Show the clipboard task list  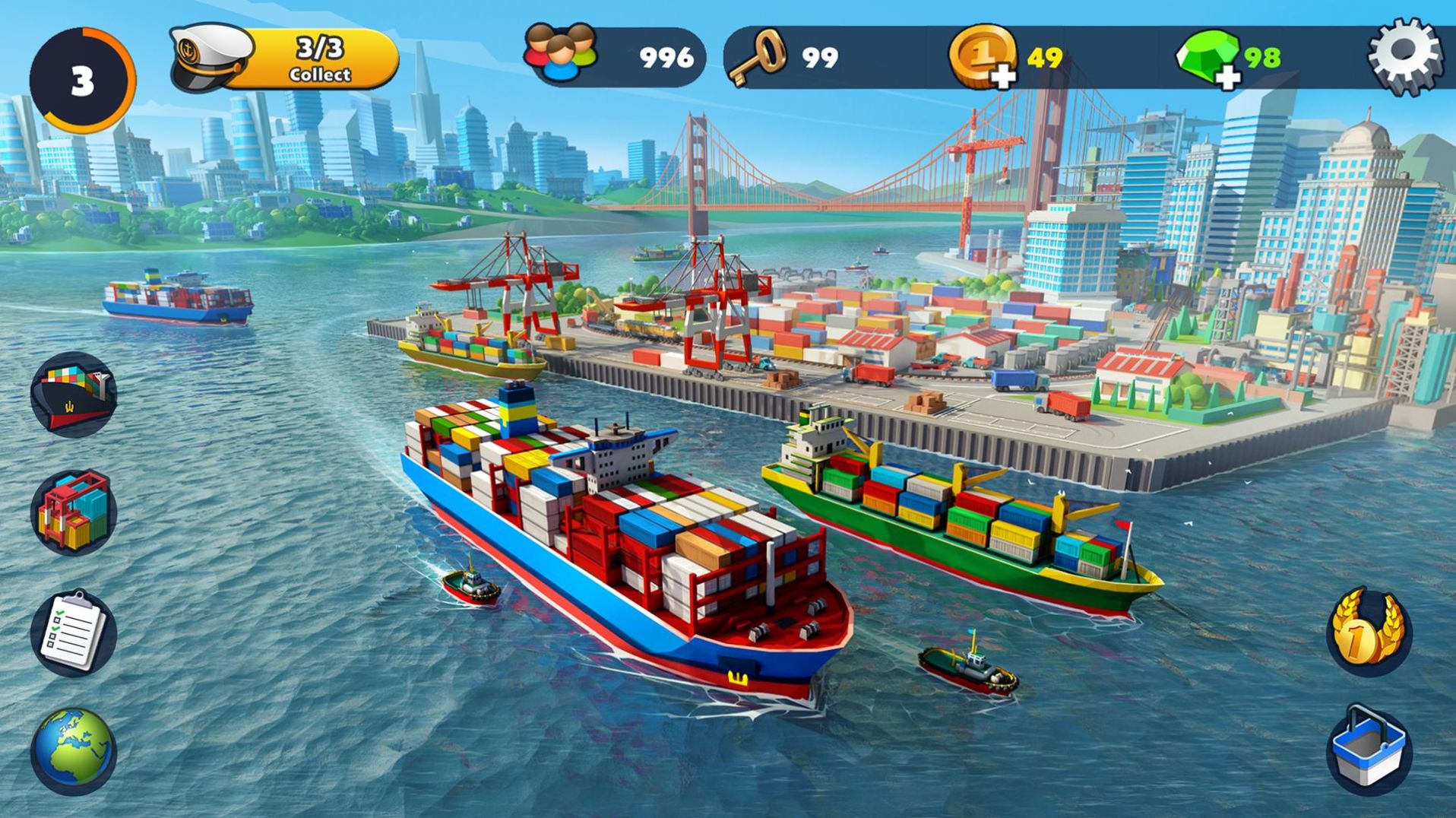point(74,632)
